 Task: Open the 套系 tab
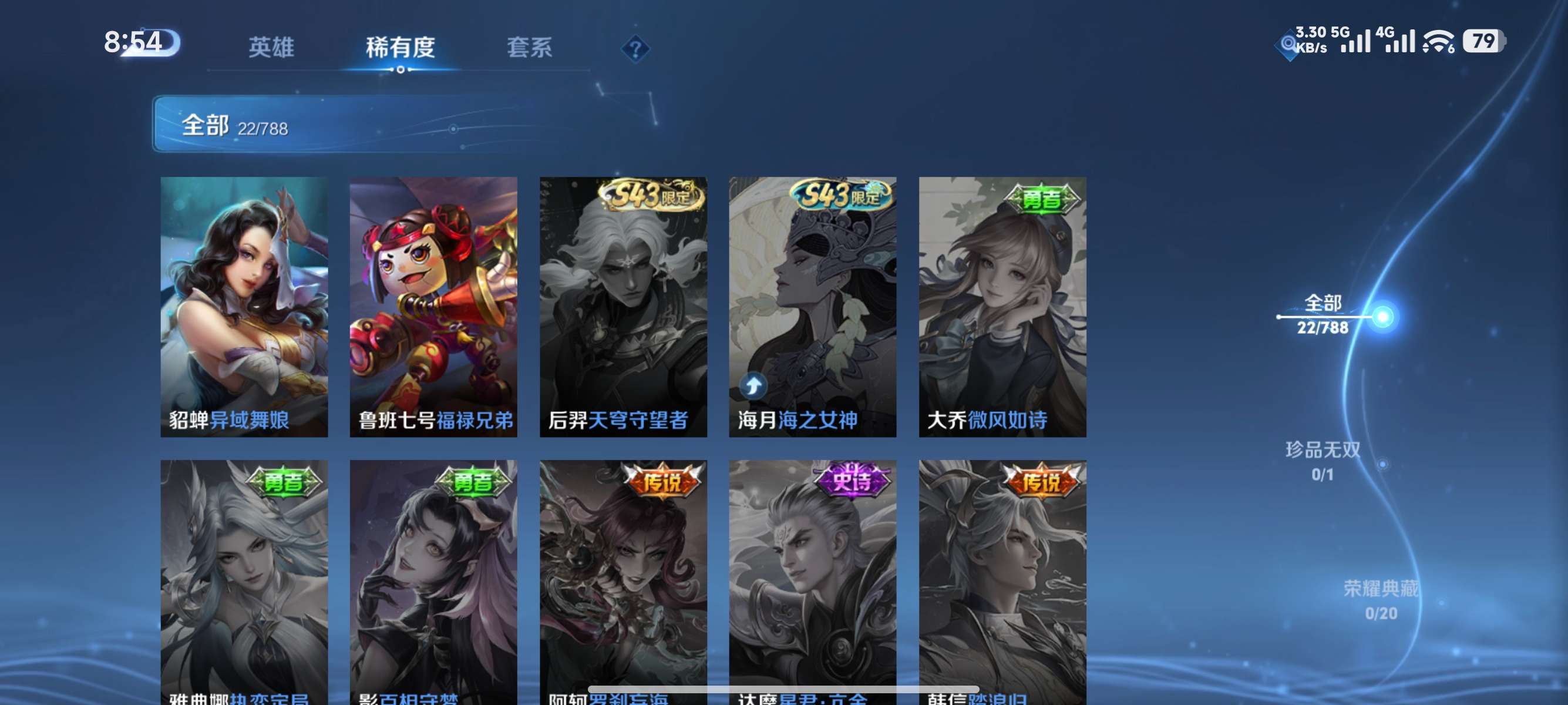tap(529, 48)
